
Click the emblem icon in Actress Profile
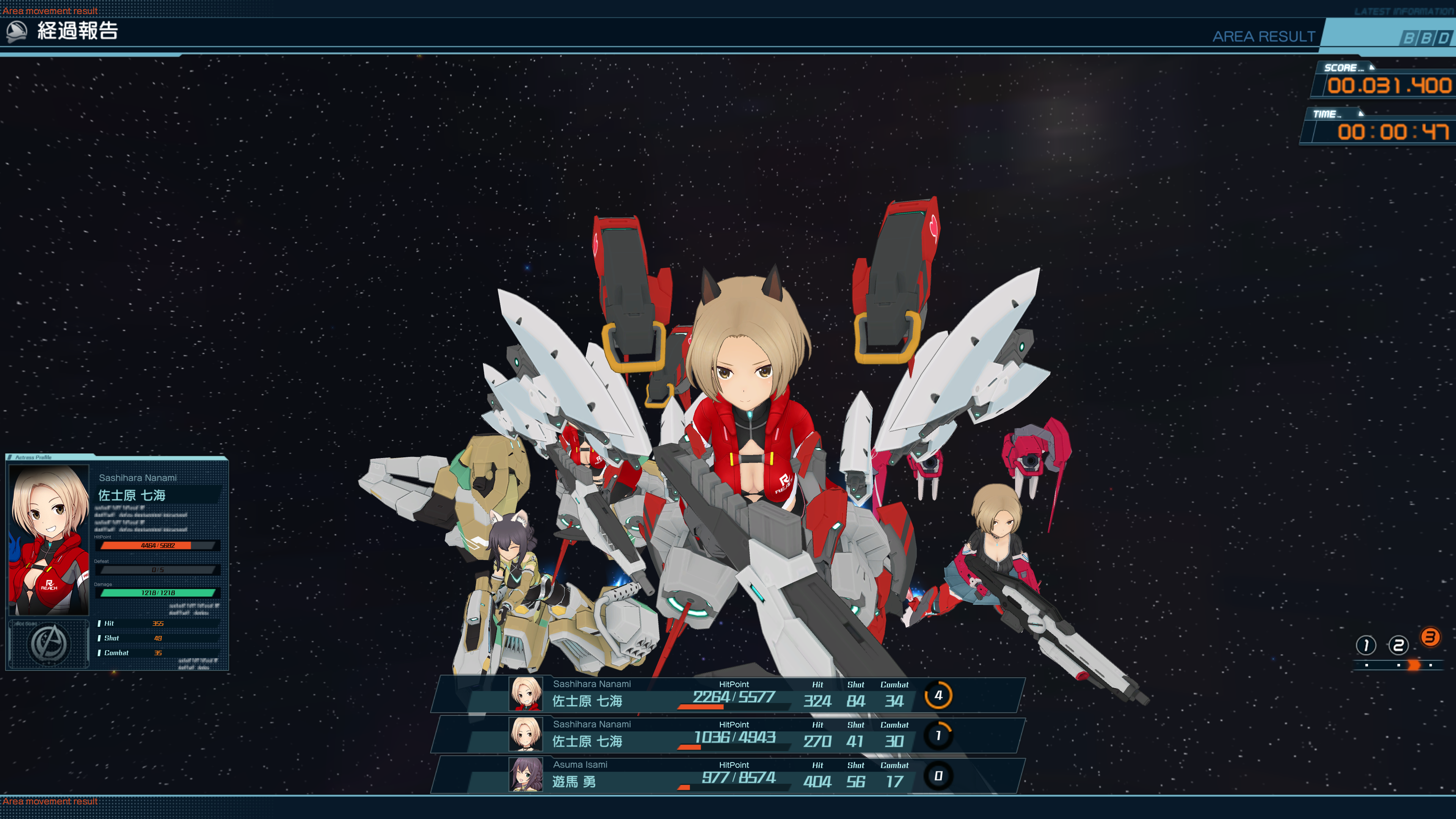(49, 644)
